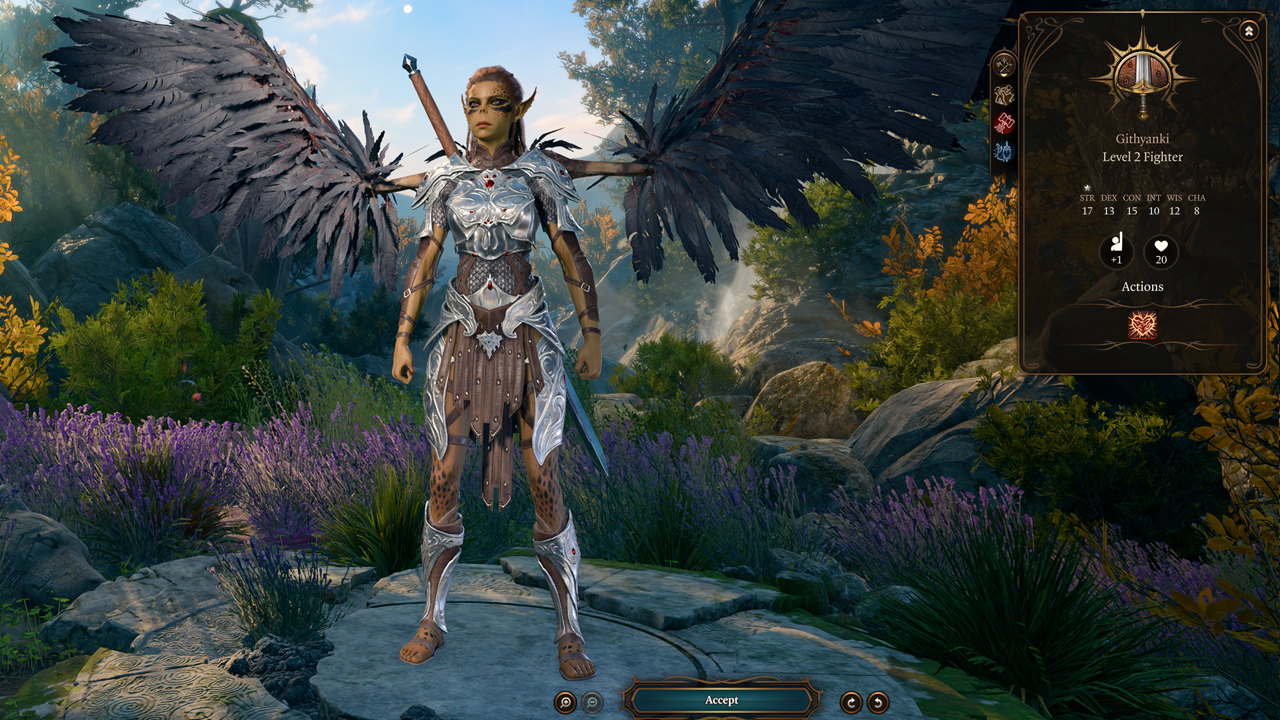Rotate the character counter-clockwise
Screen dimensions: 1280x720
click(878, 701)
